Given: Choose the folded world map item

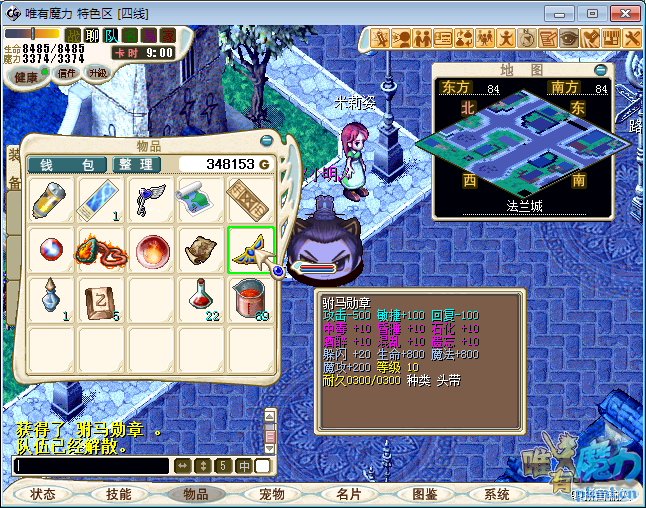Looking at the screenshot, I should 202,198.
